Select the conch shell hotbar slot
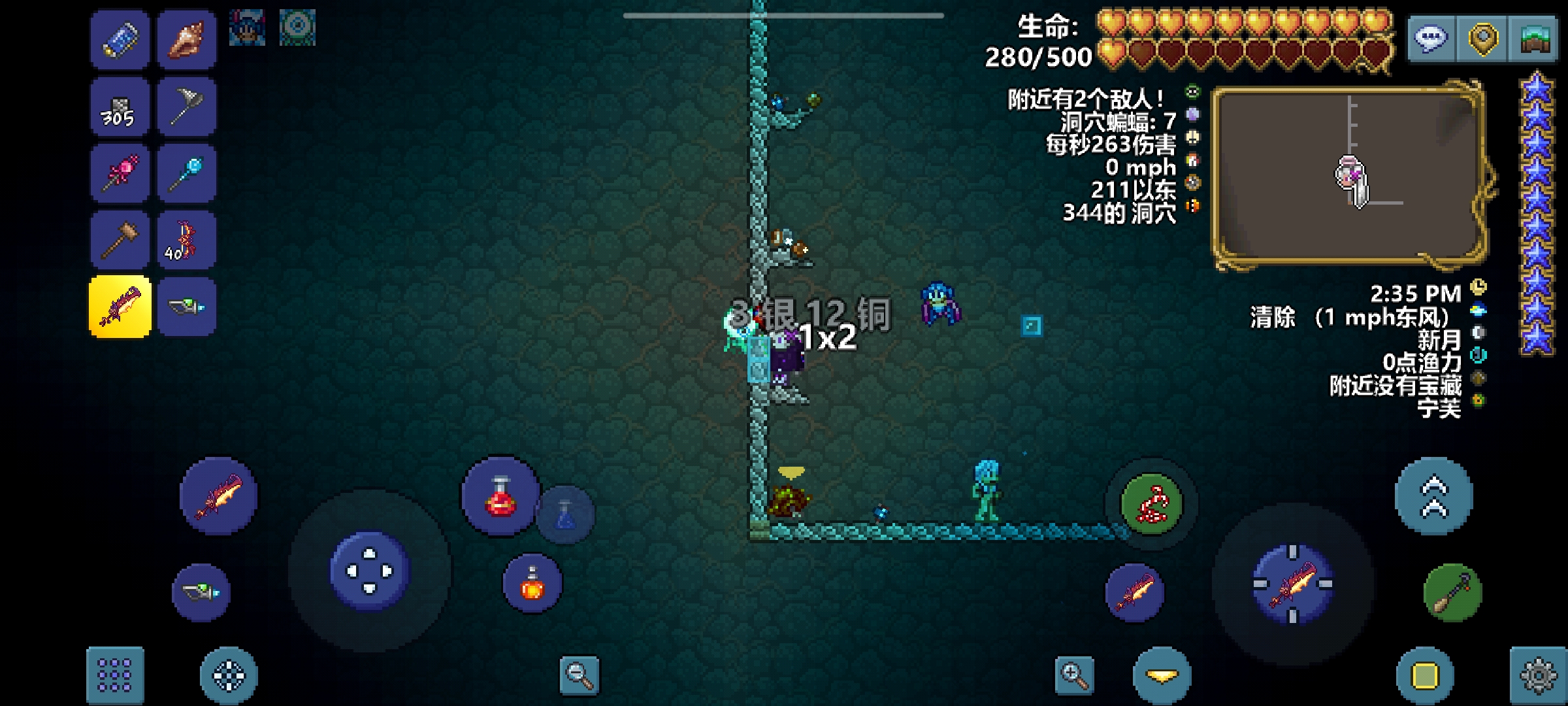 pyautogui.click(x=186, y=40)
